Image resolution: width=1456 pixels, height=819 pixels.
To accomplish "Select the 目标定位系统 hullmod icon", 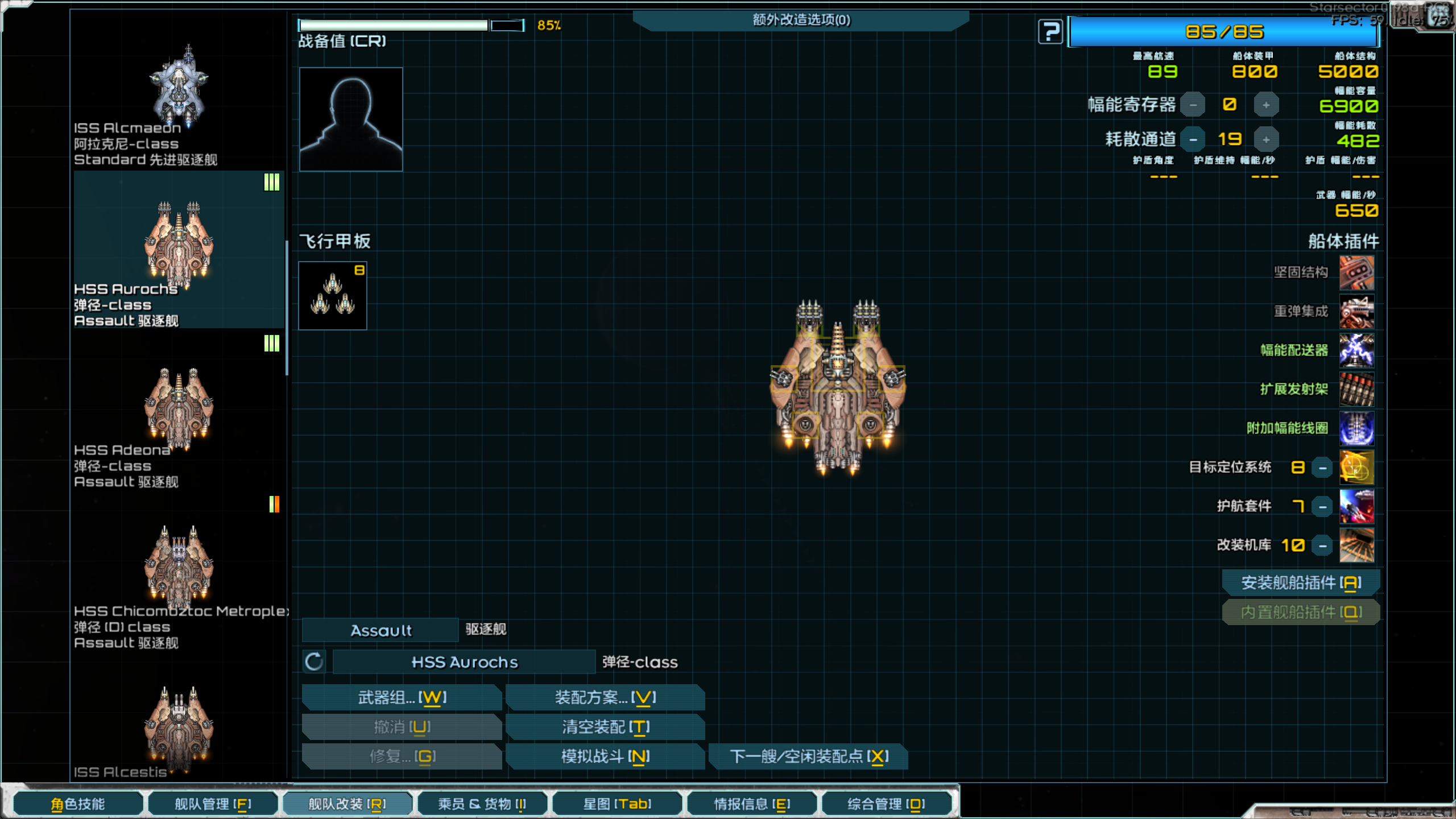I will pos(1357,468).
